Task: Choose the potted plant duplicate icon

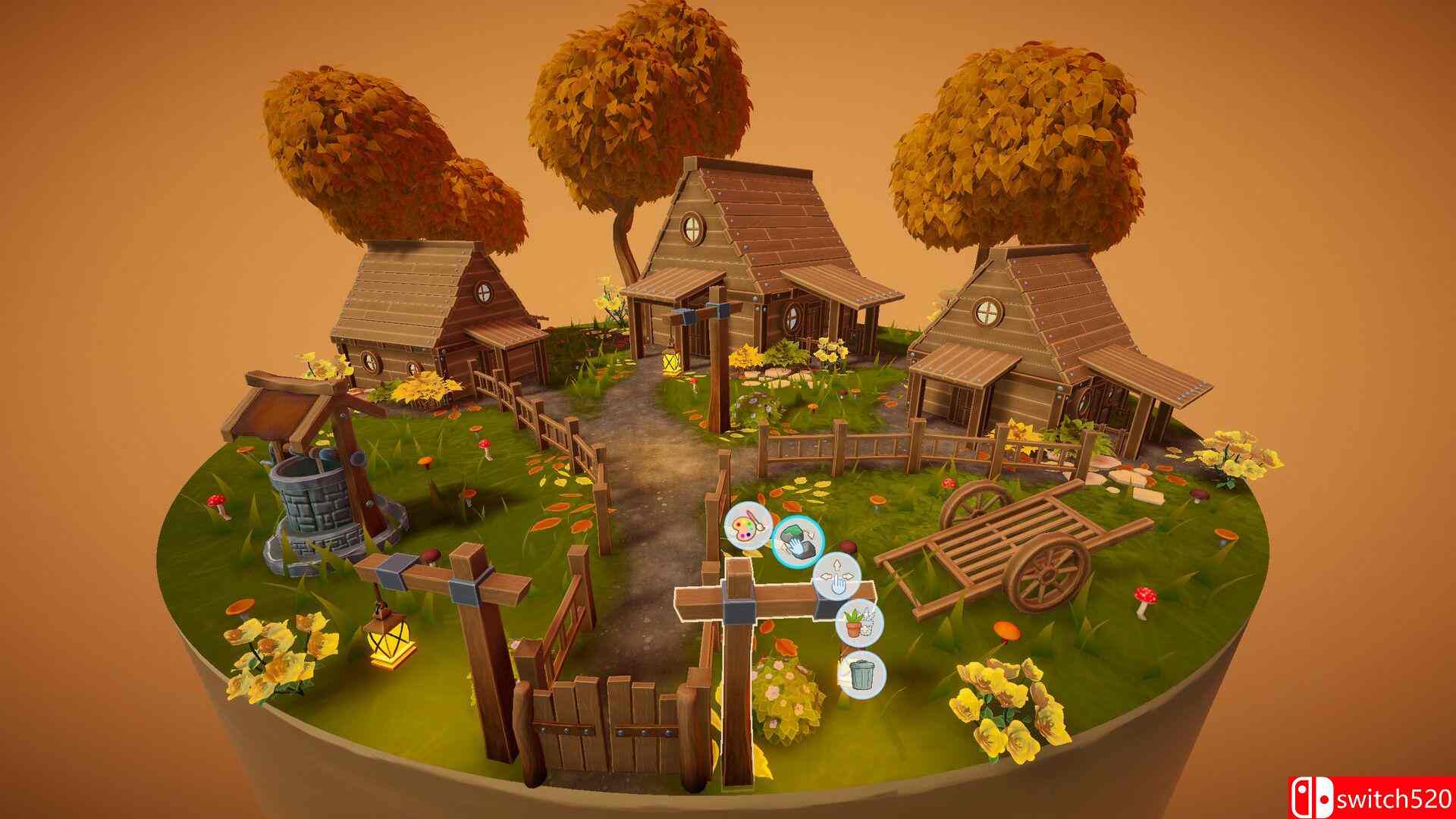Action: [860, 625]
